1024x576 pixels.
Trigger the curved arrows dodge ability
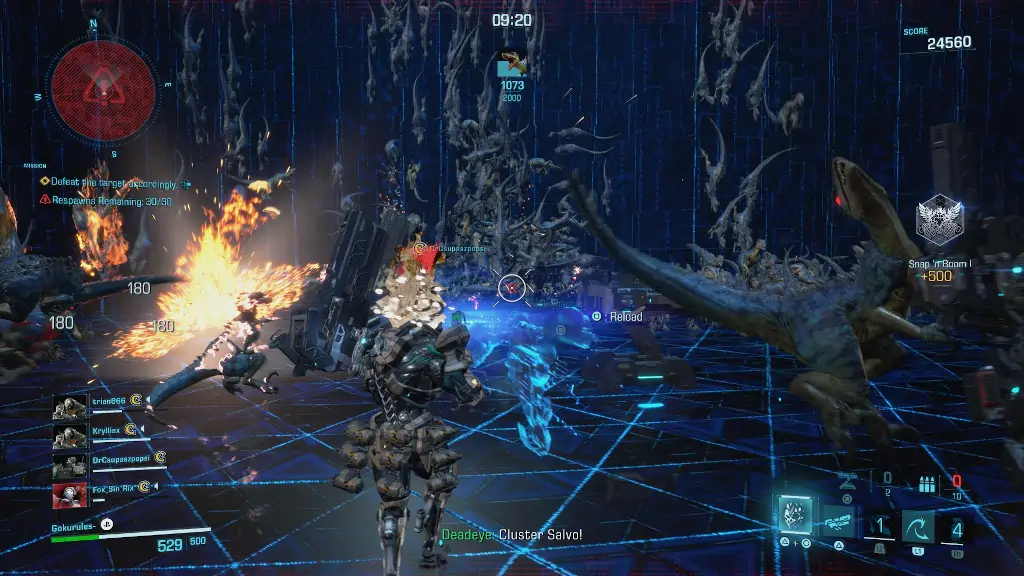(919, 527)
